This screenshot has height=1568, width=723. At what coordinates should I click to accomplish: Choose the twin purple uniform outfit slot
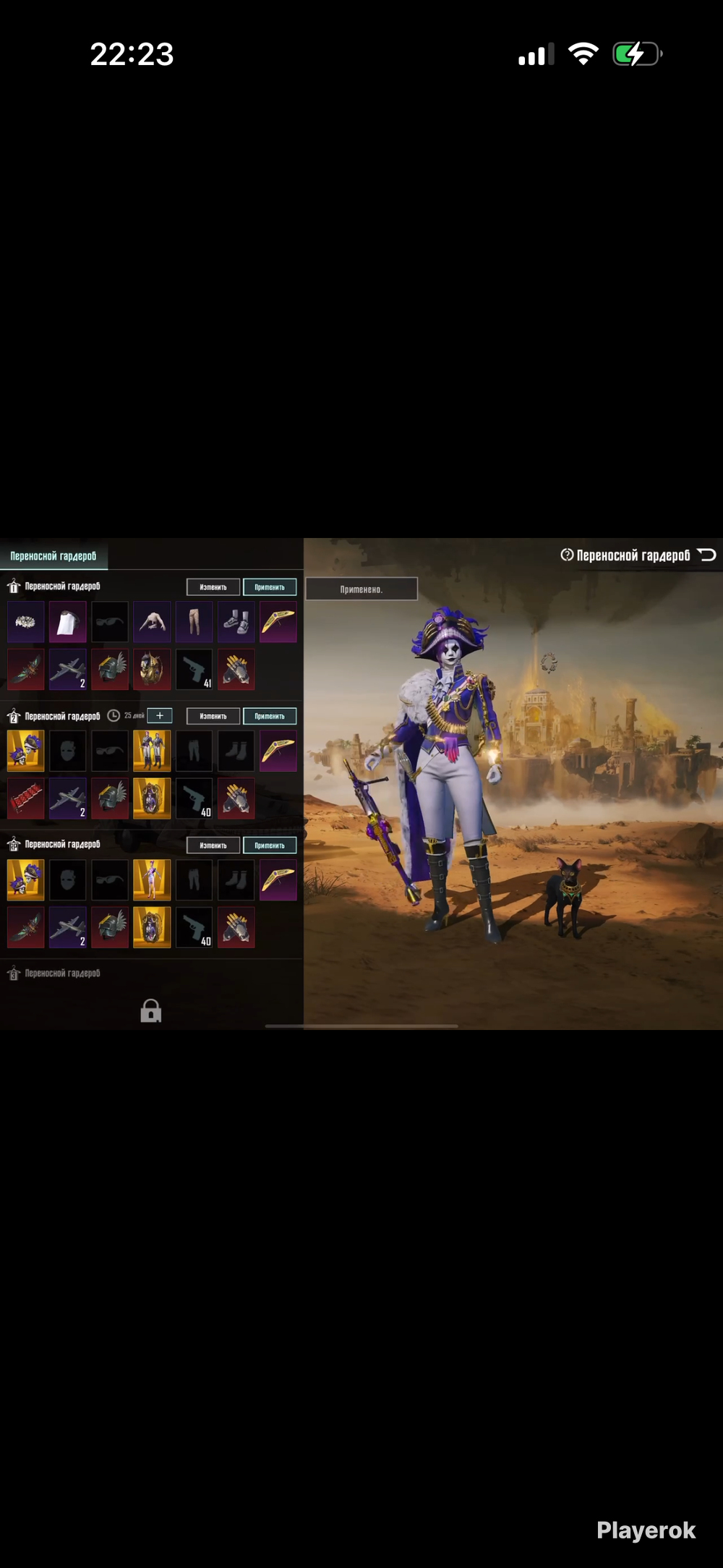(152, 751)
